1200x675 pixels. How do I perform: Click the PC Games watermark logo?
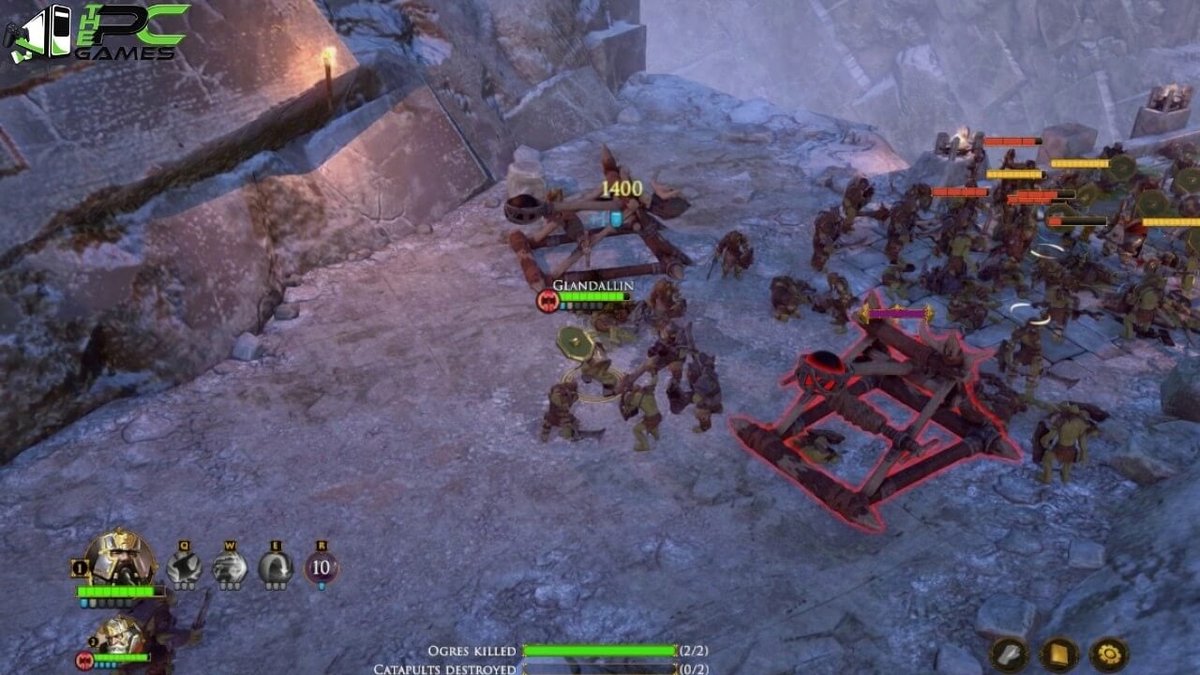97,33
